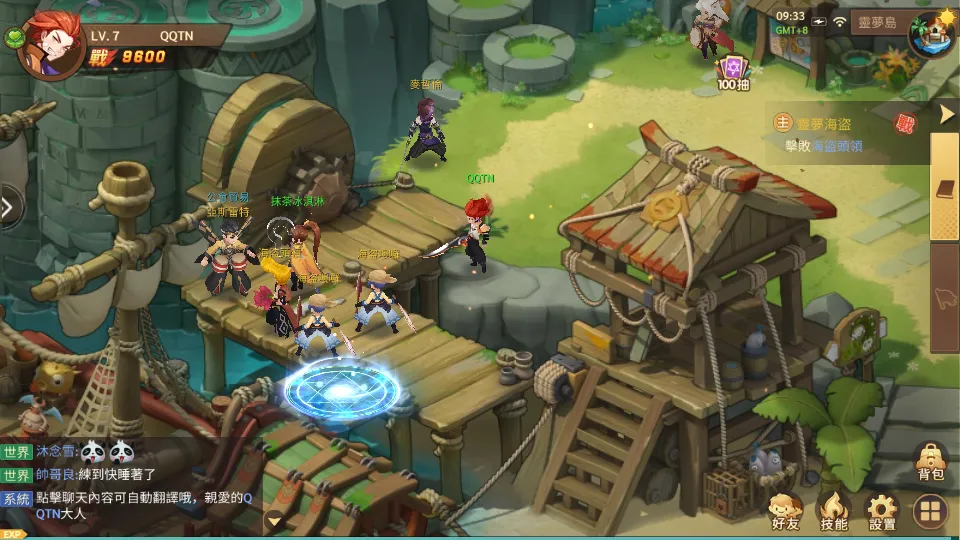Image resolution: width=960 pixels, height=540 pixels.
Task: Open the 背包 backpack
Action: click(x=930, y=462)
